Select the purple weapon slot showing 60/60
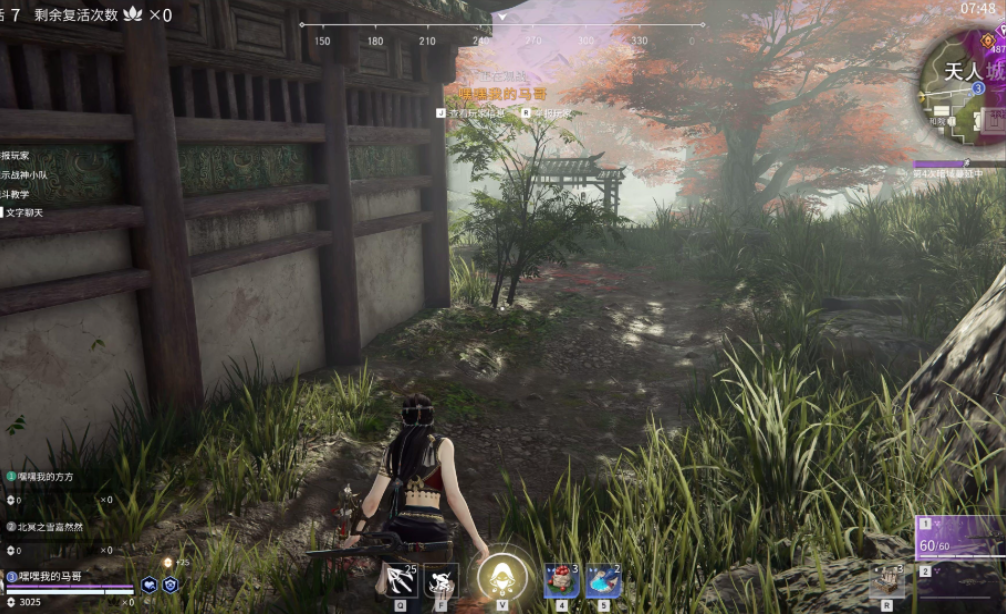 point(960,538)
